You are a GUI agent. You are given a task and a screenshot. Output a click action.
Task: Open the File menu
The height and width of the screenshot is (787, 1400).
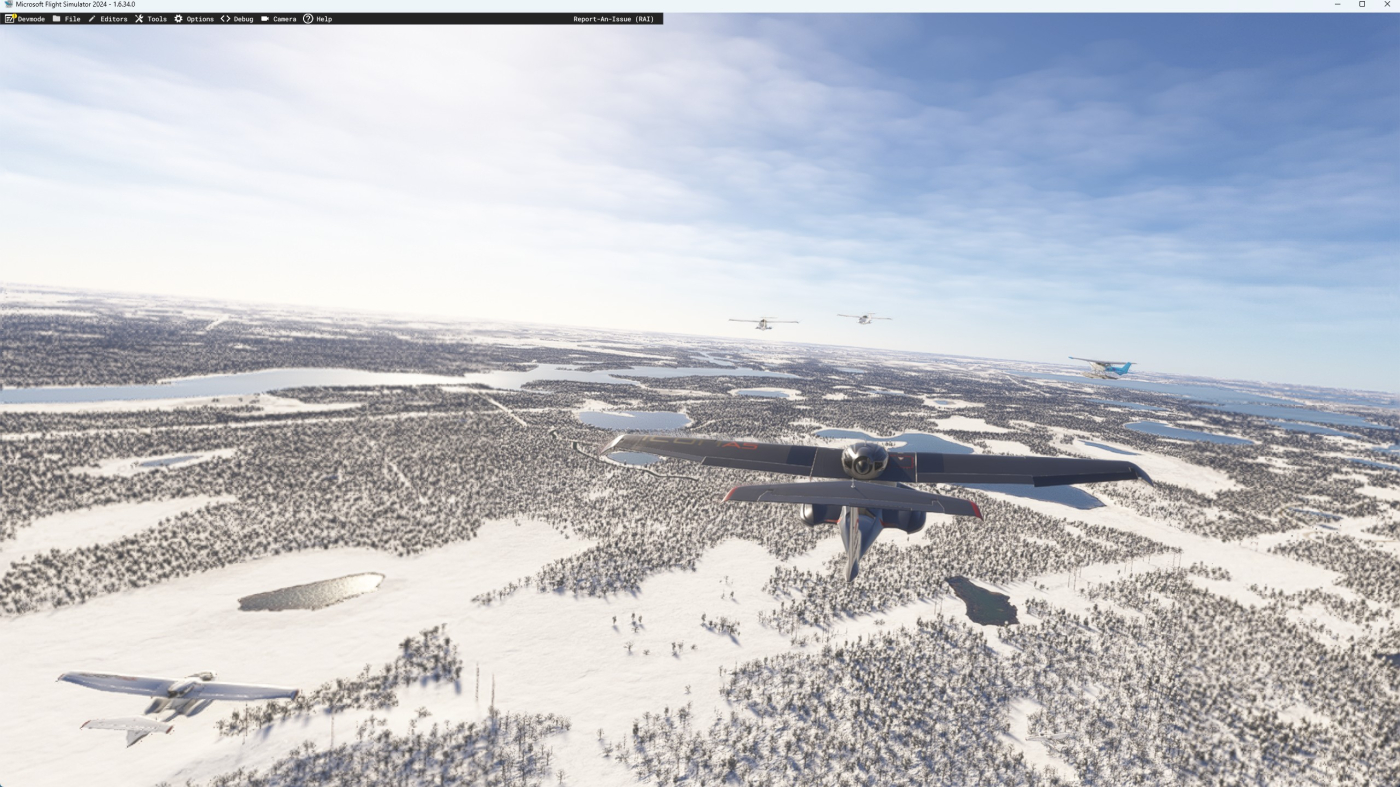pyautogui.click(x=67, y=19)
